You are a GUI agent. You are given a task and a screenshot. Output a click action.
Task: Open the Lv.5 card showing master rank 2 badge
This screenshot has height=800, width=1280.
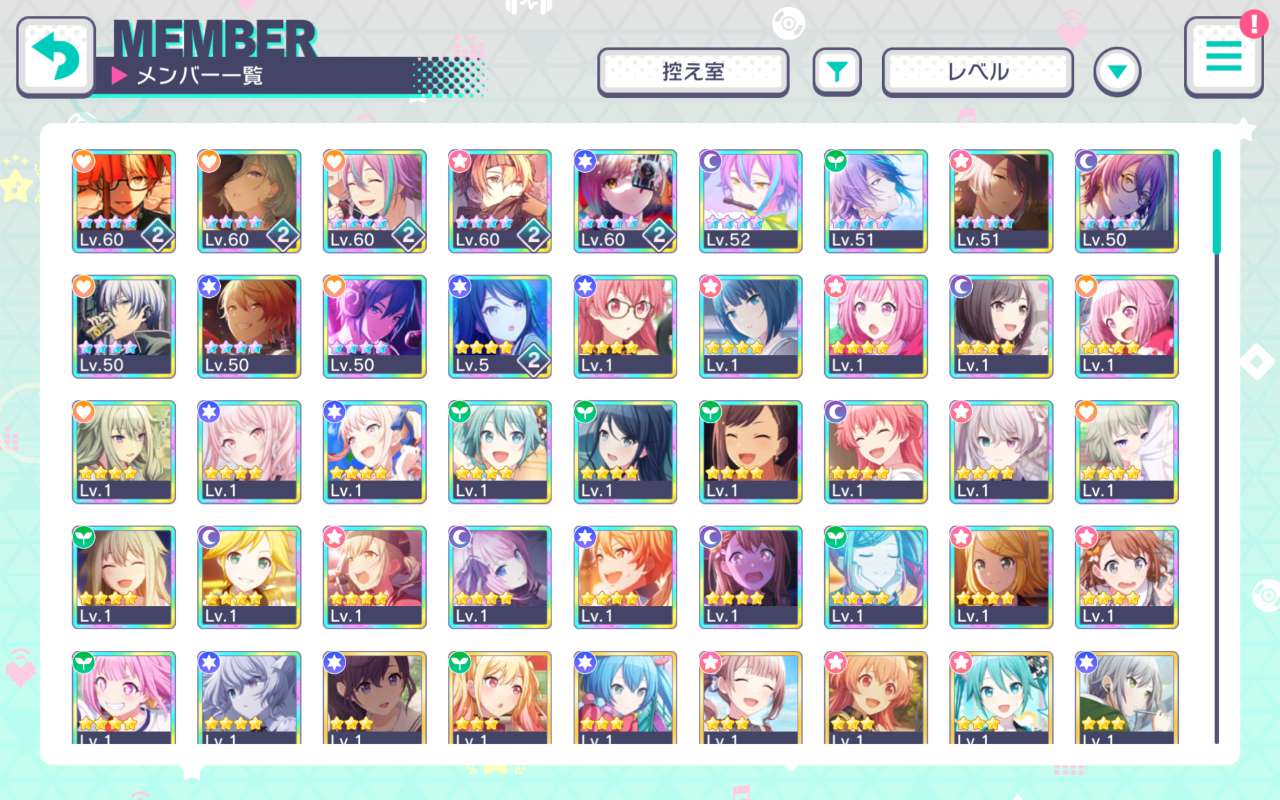pyautogui.click(x=500, y=326)
